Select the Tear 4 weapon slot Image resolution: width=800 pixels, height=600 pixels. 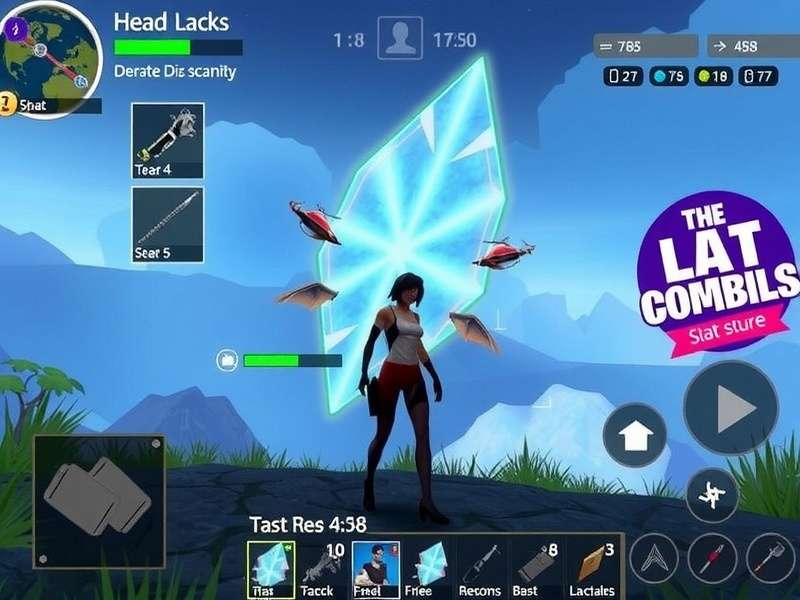pyautogui.click(x=168, y=140)
